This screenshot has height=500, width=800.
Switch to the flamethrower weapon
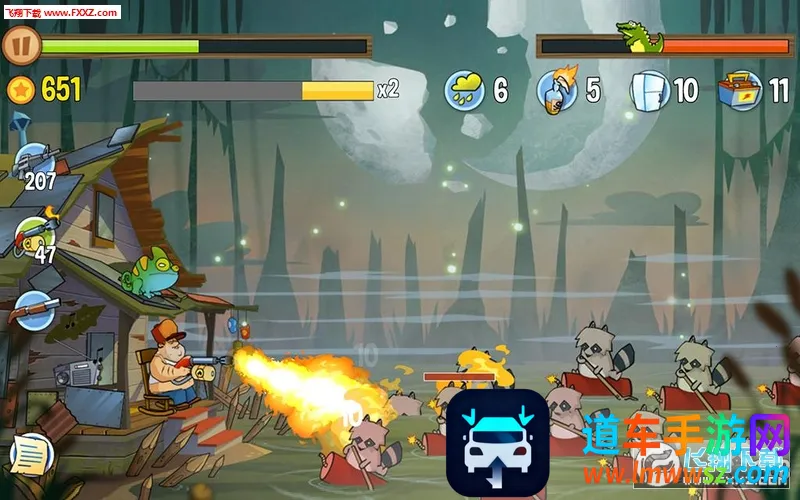tap(36, 234)
